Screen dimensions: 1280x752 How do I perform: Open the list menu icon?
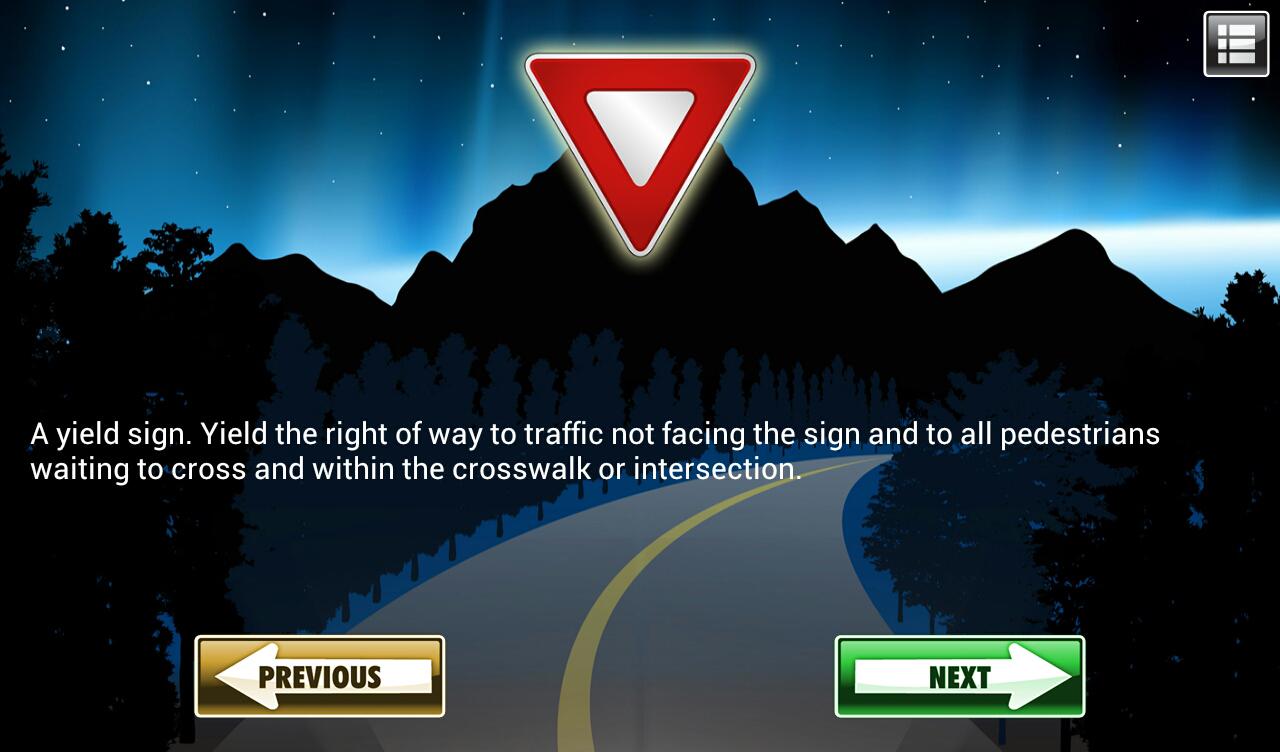click(x=1236, y=44)
